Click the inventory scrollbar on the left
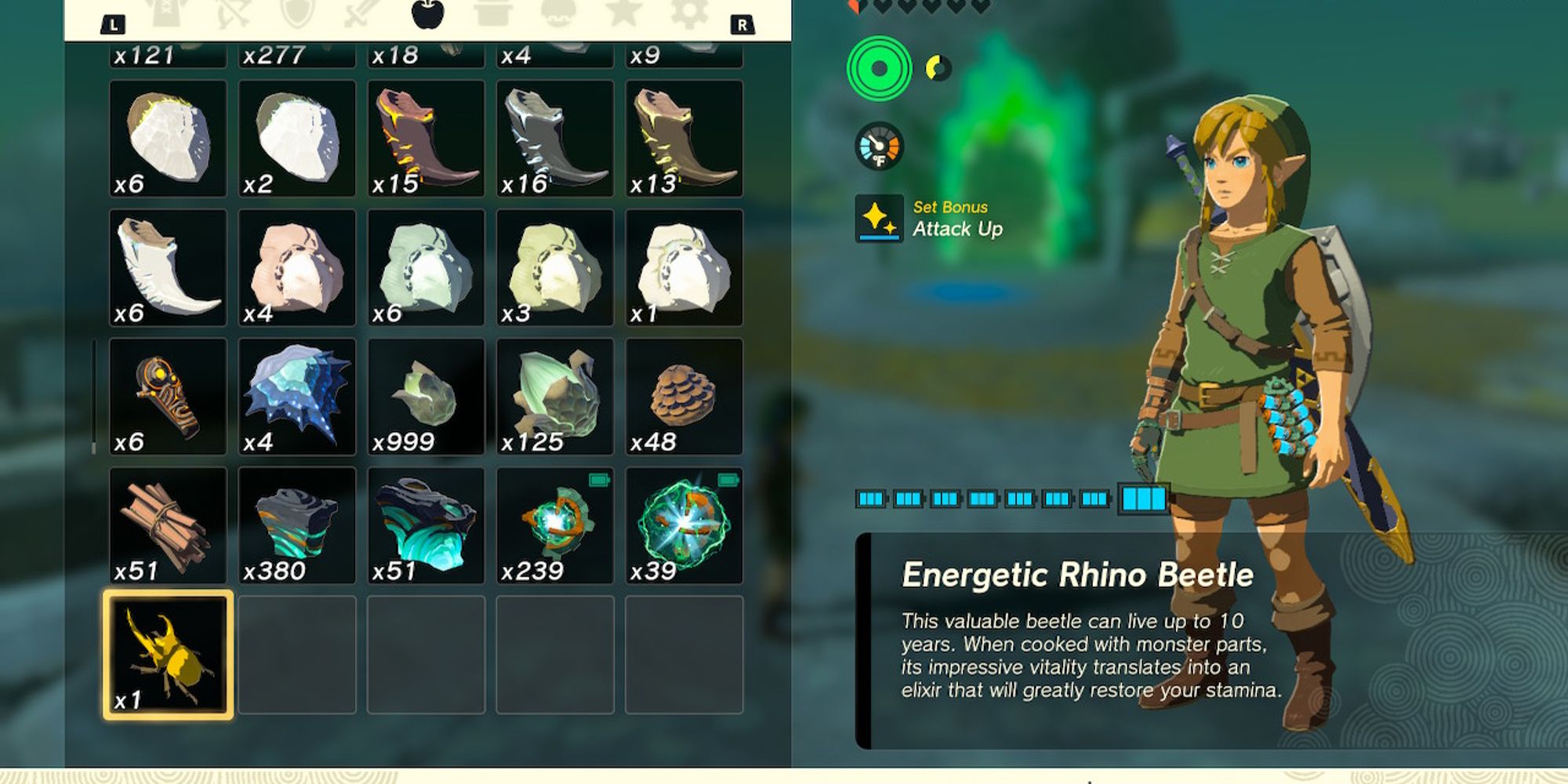Viewport: 1568px width, 784px height. tap(94, 392)
